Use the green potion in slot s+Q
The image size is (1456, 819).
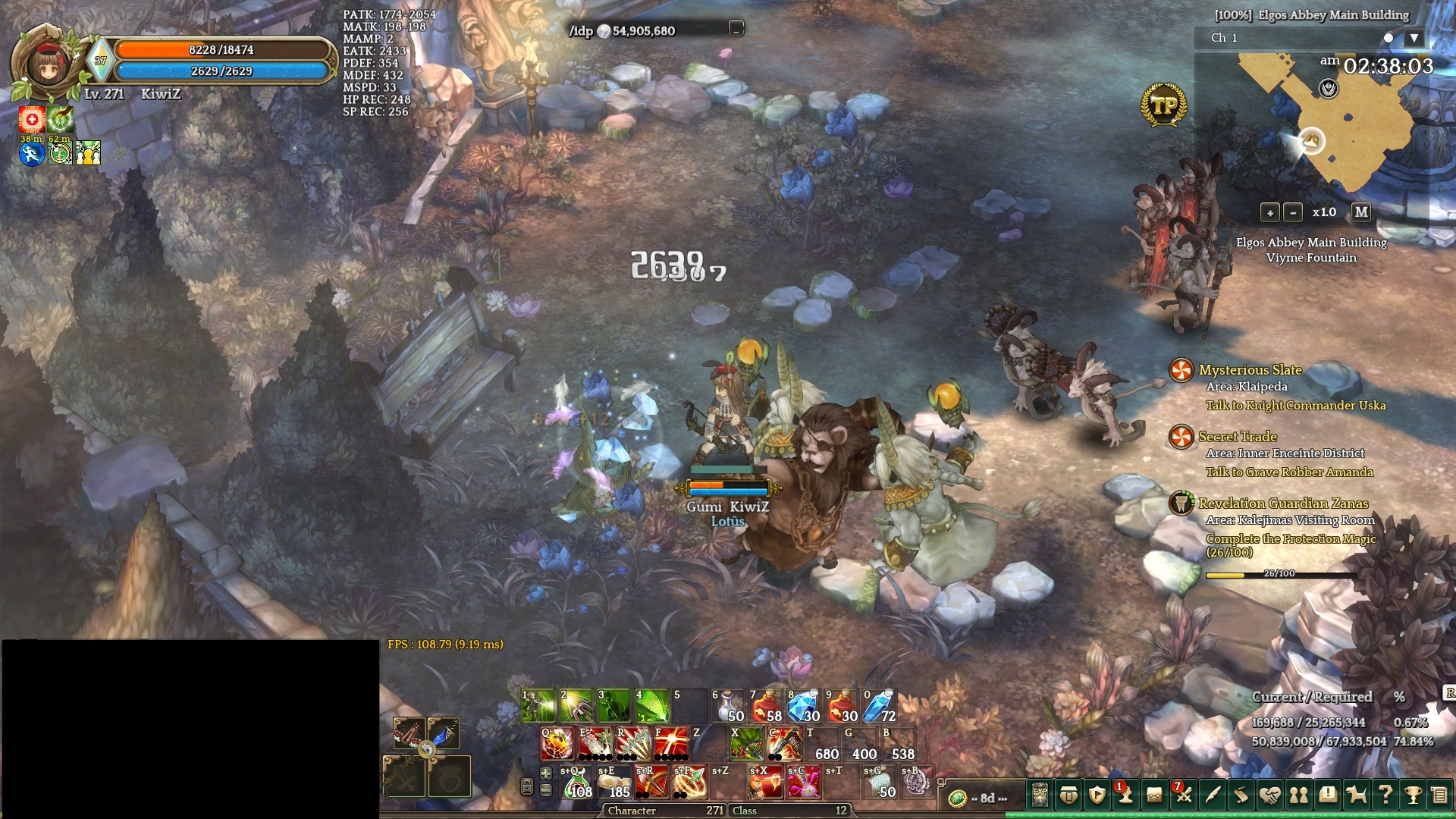[577, 783]
